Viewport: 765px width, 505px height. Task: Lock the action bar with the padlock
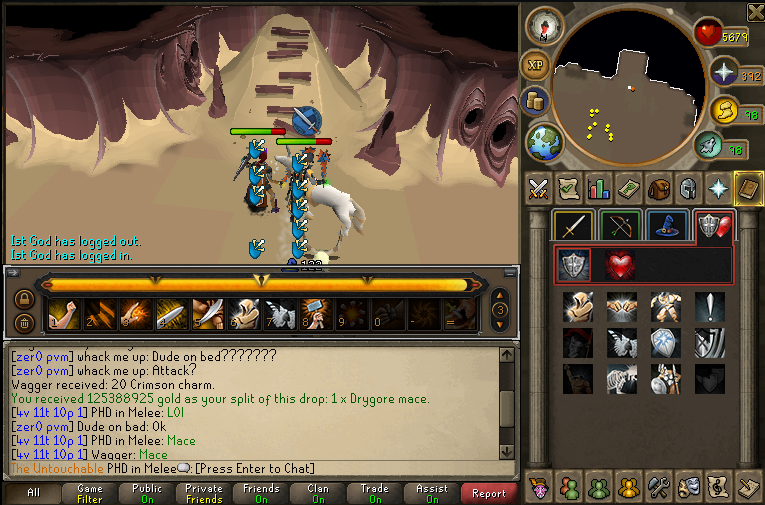point(23,298)
